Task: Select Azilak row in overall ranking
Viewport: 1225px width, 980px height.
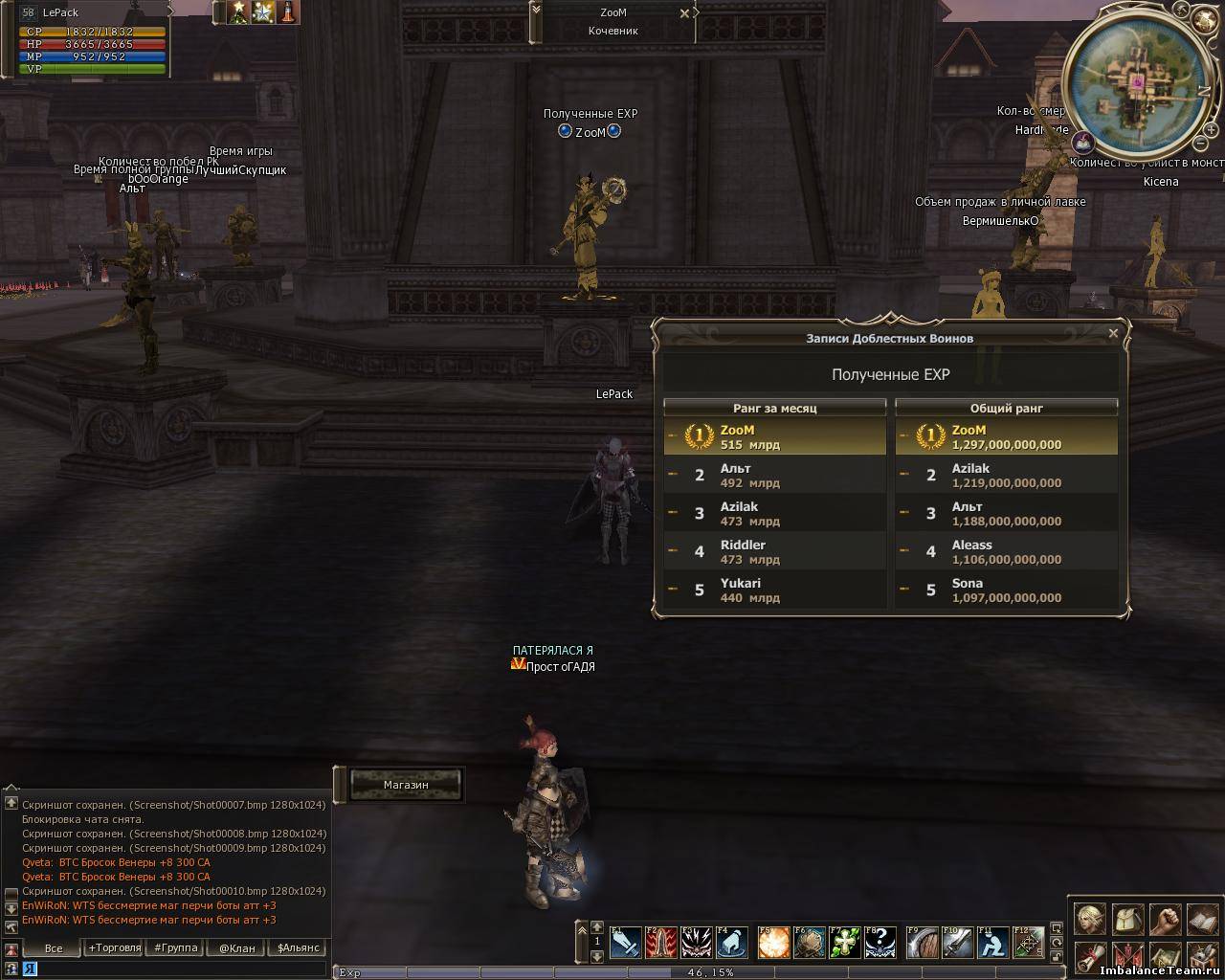Action: tap(1006, 476)
